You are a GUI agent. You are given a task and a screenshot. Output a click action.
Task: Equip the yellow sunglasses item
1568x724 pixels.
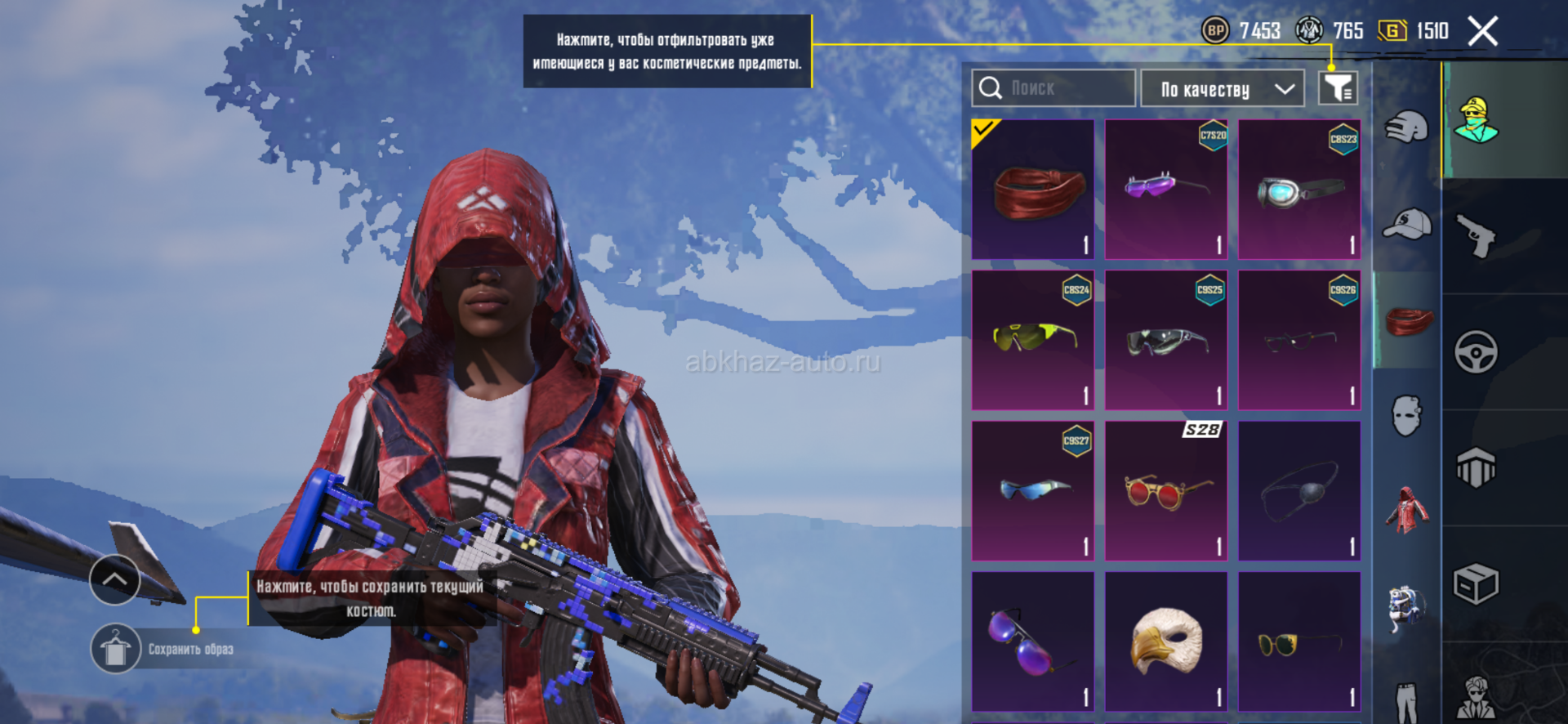[1033, 340]
